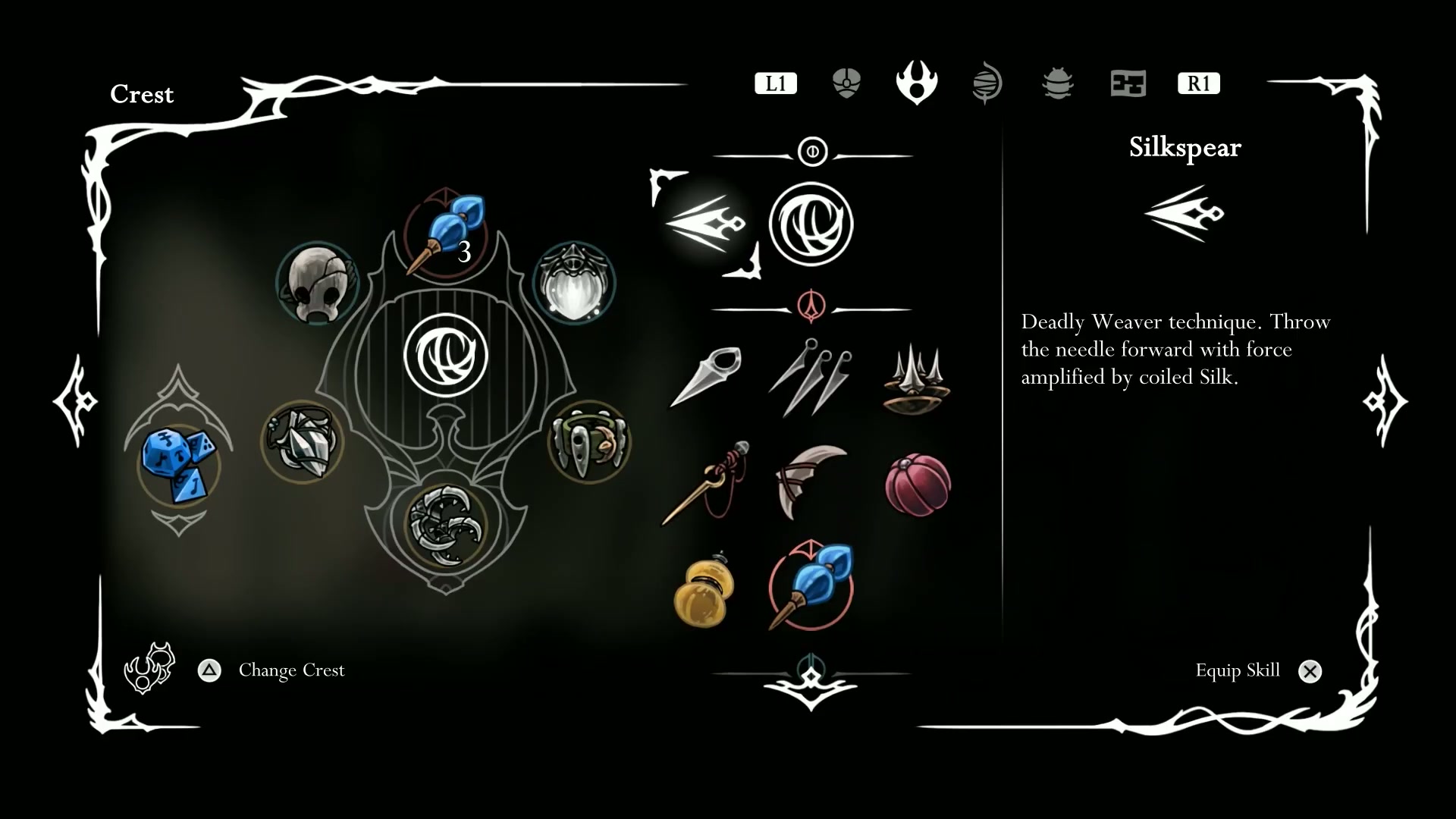Select the yellow gourd flask tool
This screenshot has height=819, width=1456.
[x=704, y=589]
